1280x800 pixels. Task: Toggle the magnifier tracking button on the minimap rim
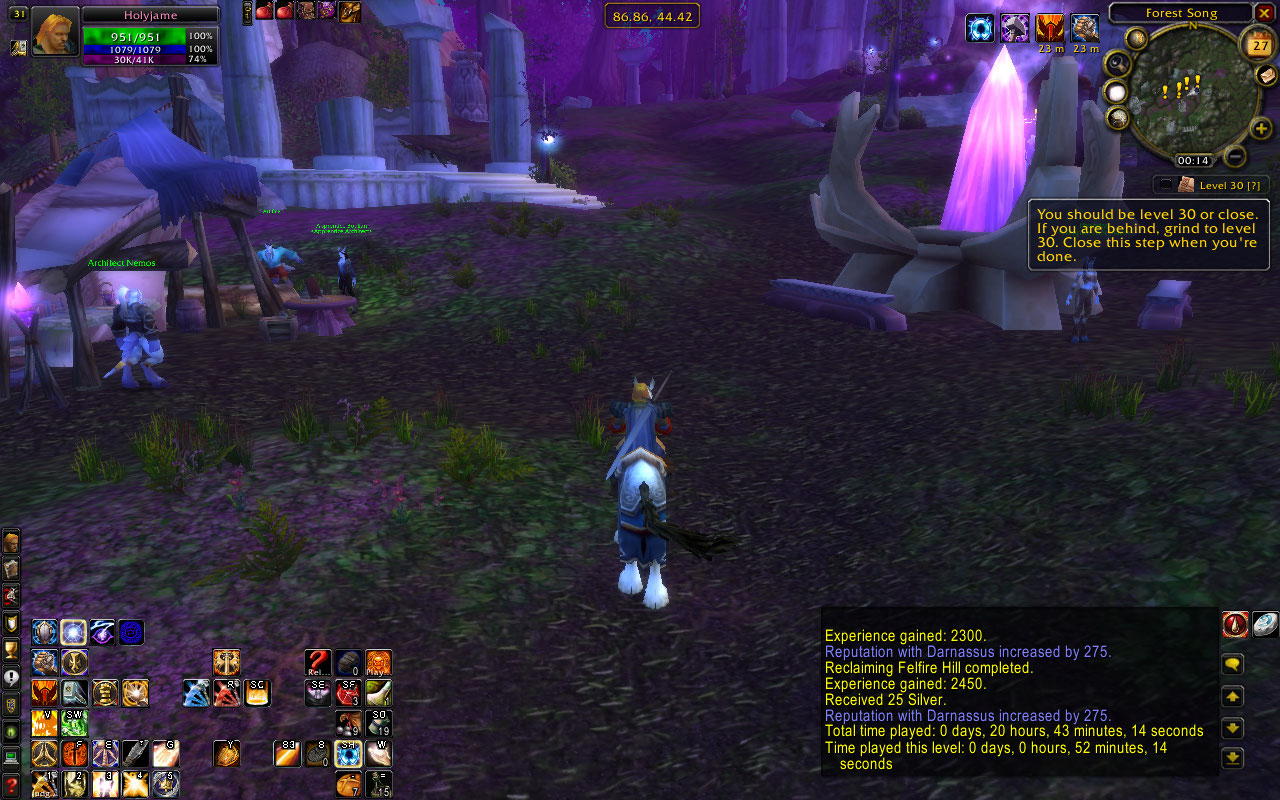tap(1117, 63)
